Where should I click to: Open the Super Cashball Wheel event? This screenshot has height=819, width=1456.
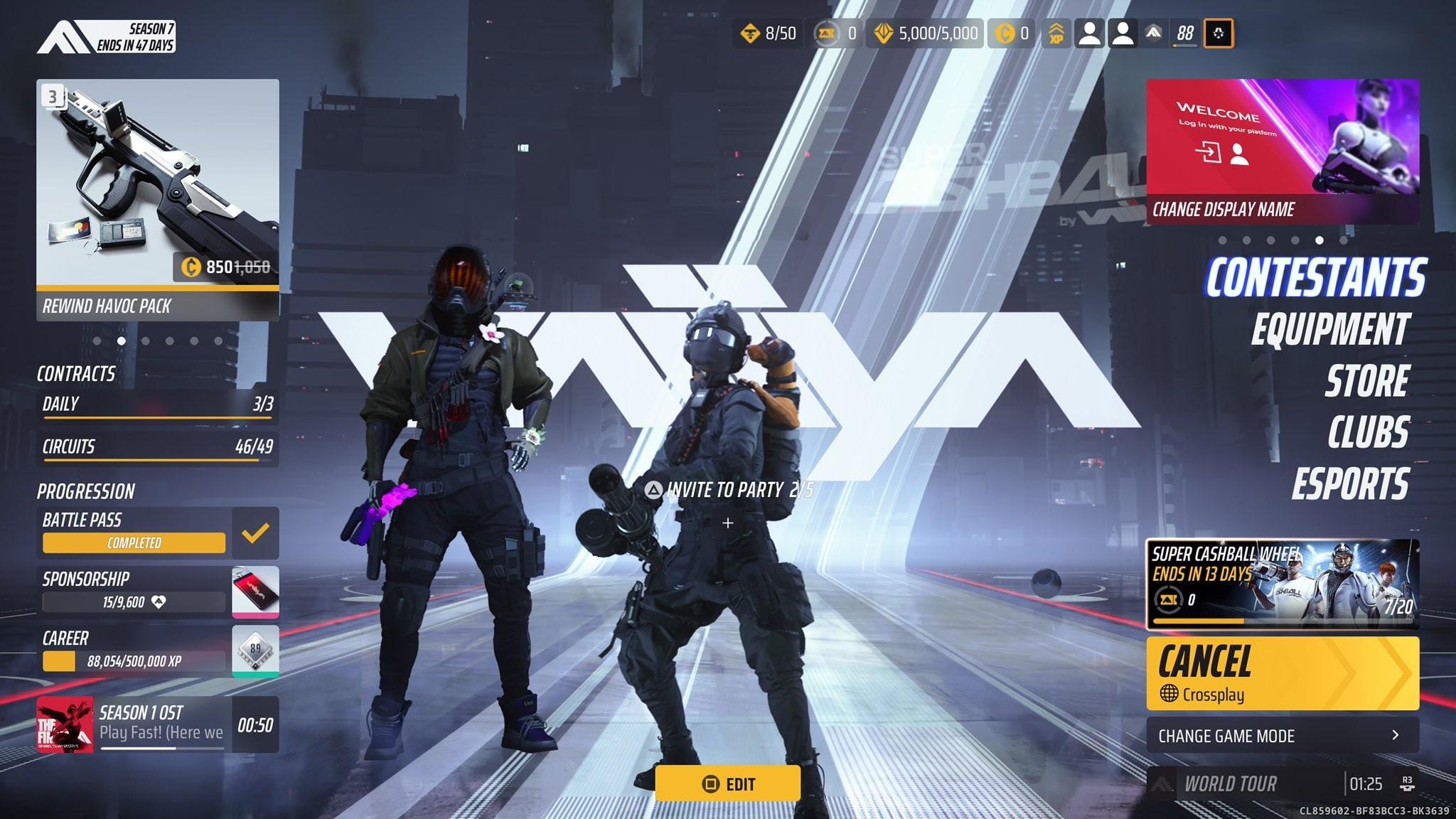point(1282,584)
